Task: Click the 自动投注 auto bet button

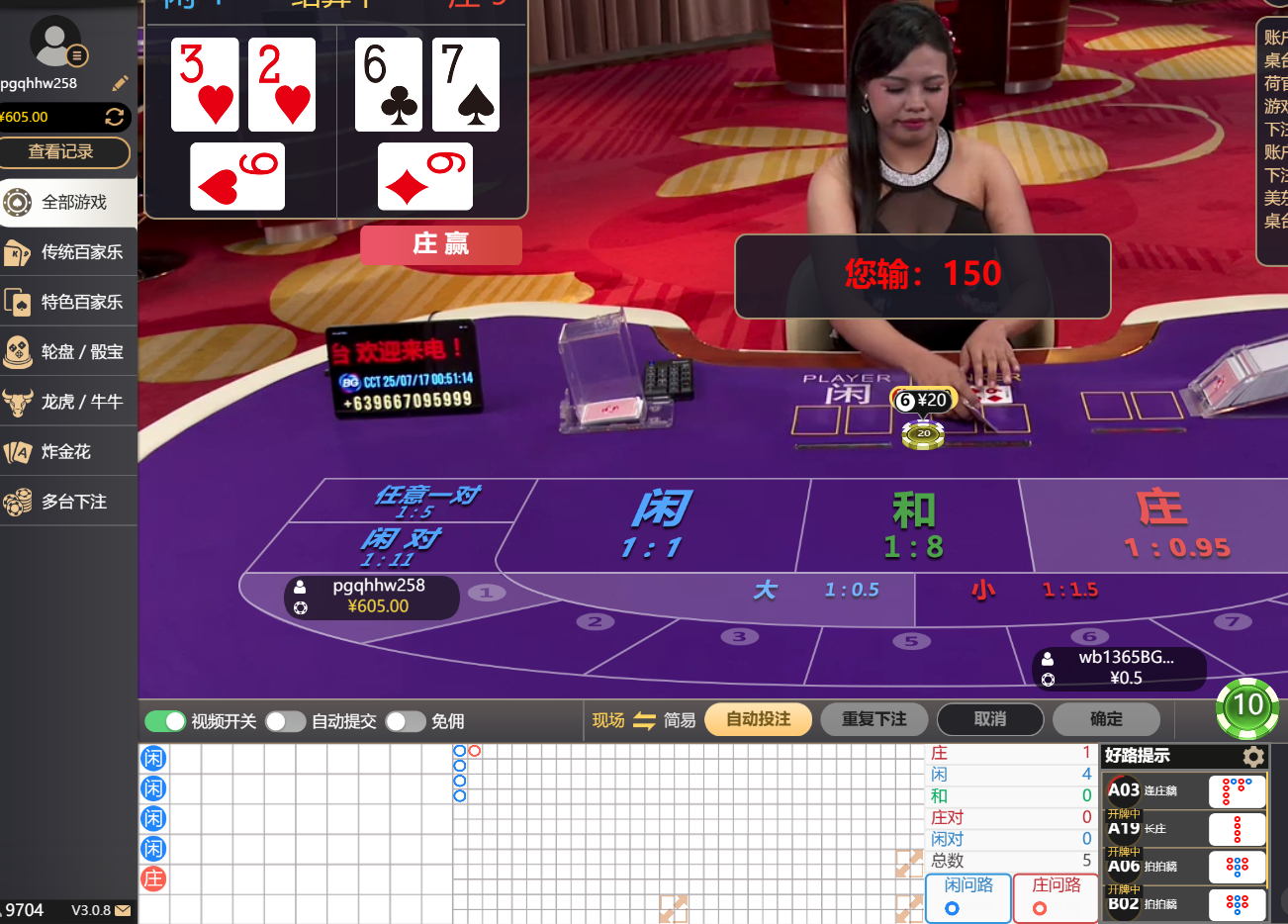Action: pos(758,719)
